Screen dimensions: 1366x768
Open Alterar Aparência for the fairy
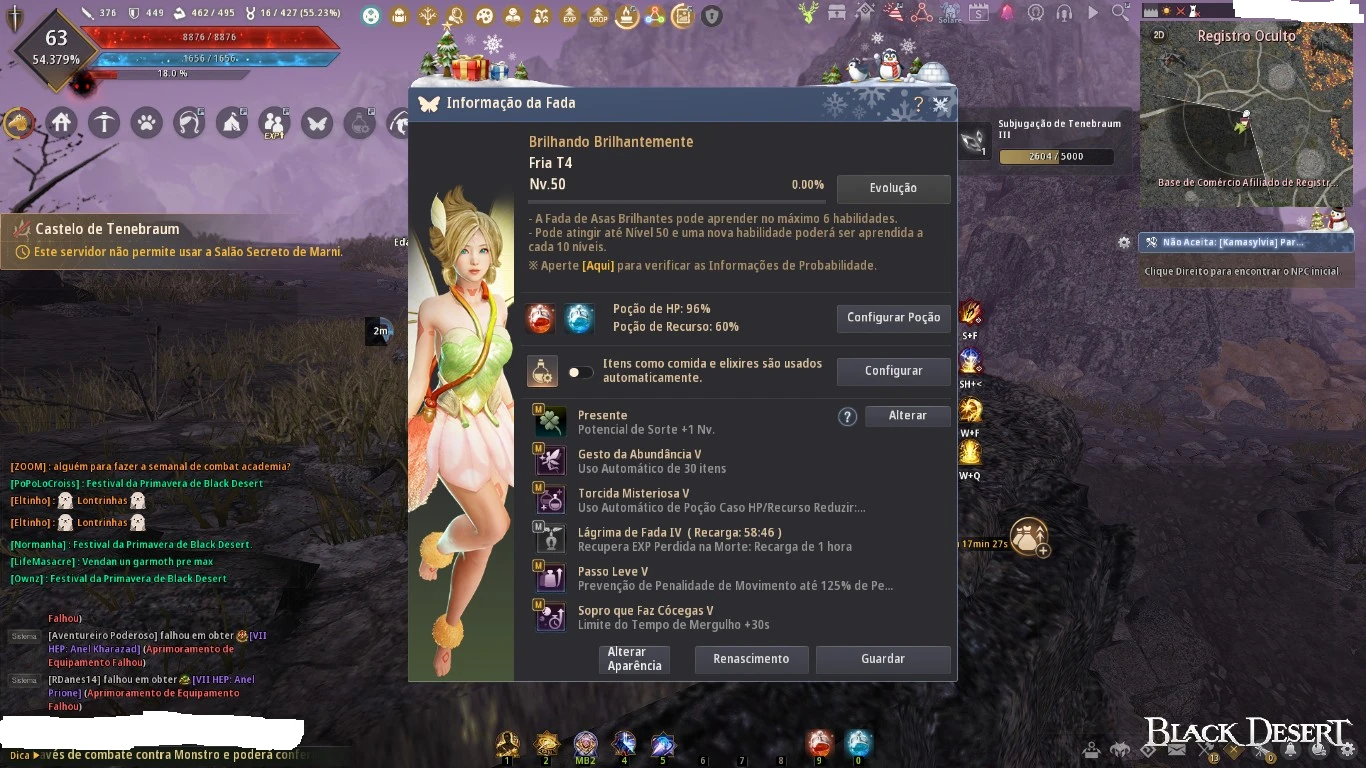click(x=634, y=659)
